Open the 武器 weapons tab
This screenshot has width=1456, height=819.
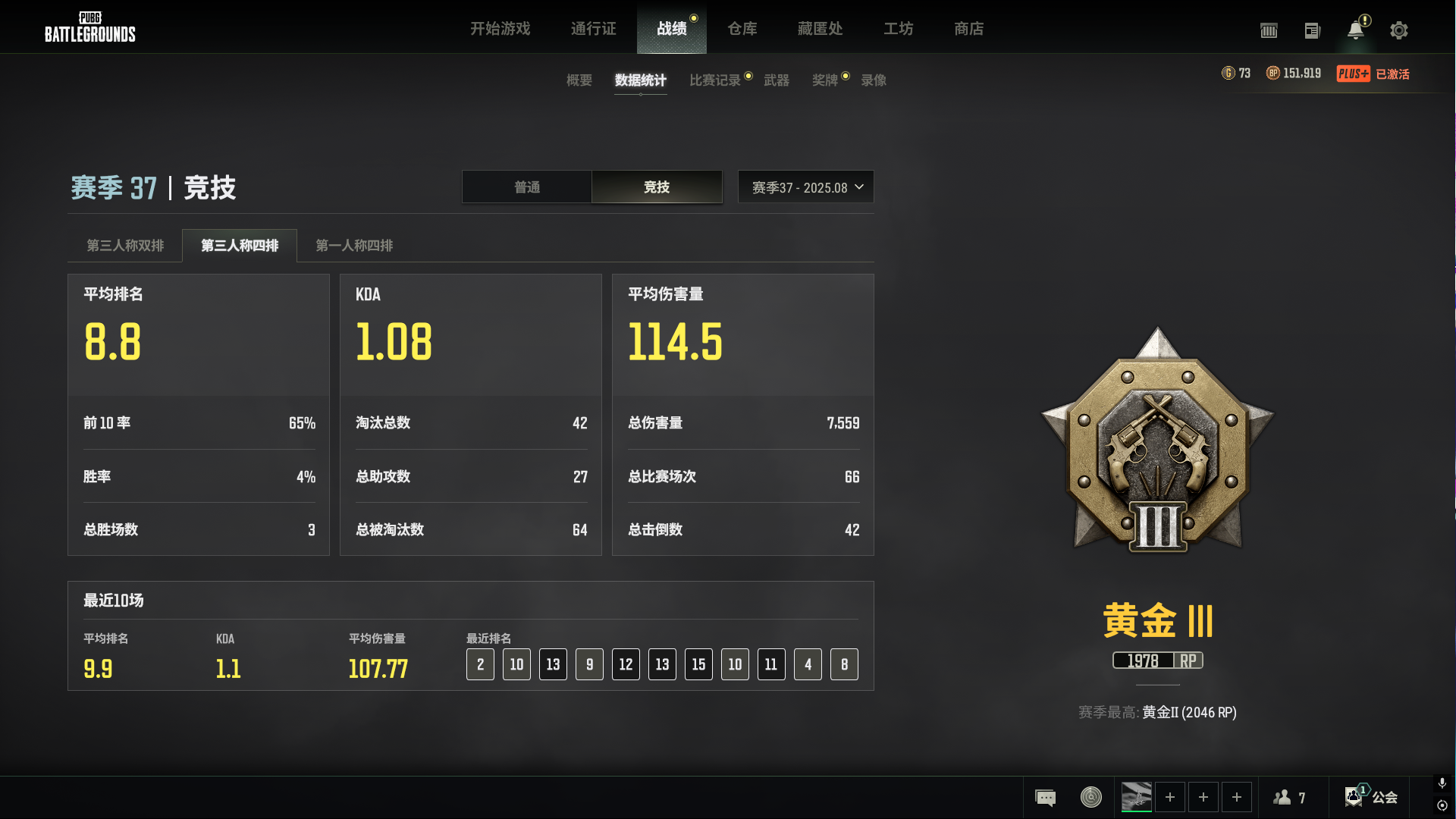tap(776, 80)
